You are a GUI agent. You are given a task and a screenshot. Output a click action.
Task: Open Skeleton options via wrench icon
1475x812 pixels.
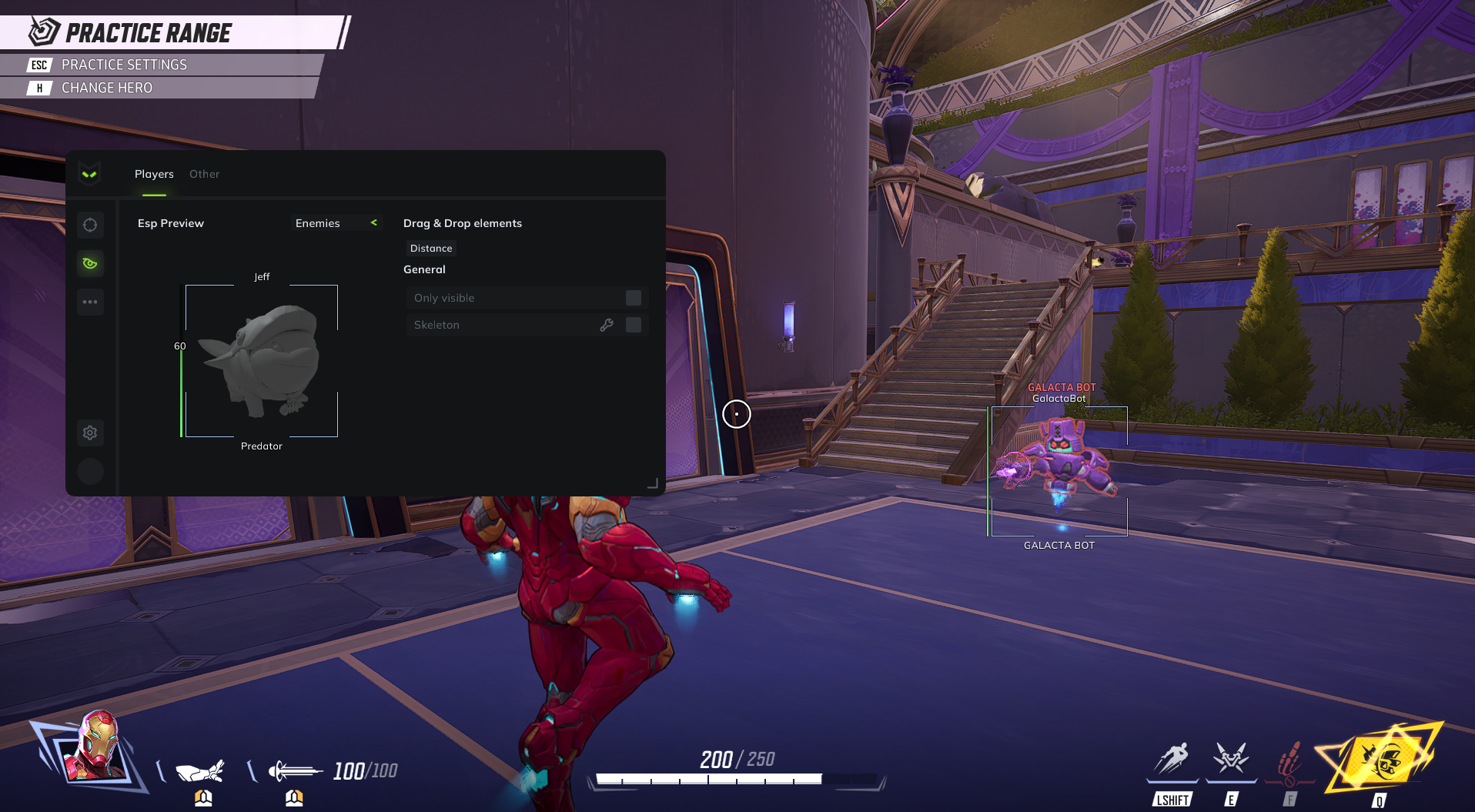coord(607,325)
